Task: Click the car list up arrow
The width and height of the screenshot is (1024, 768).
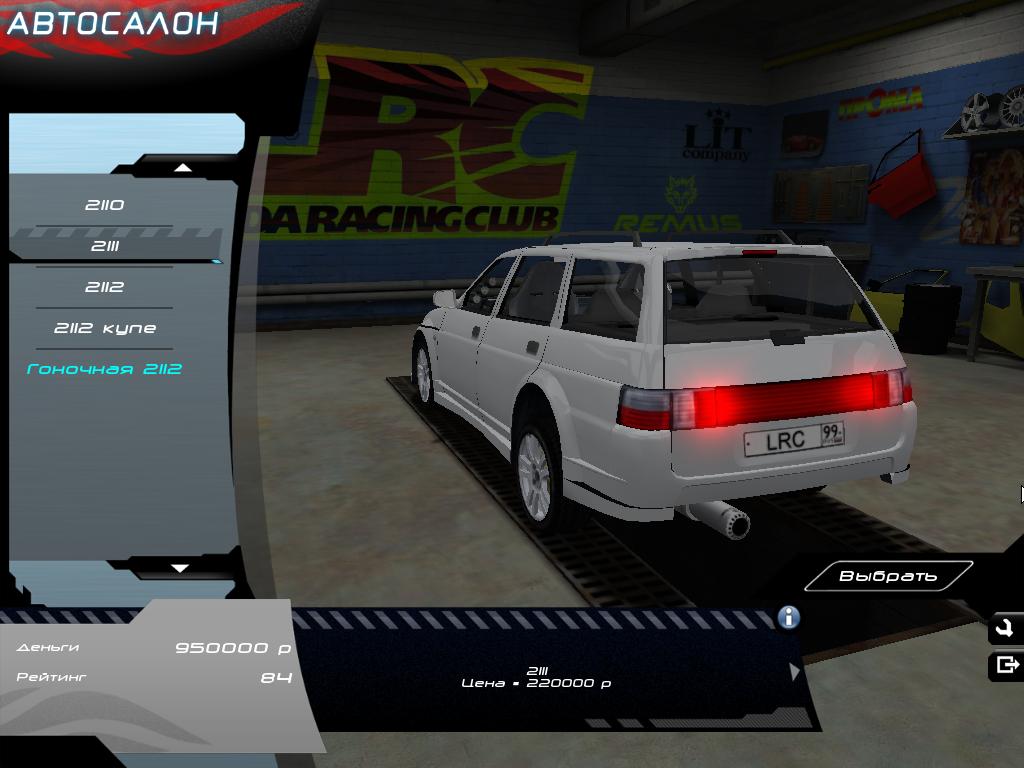Action: pyautogui.click(x=182, y=168)
